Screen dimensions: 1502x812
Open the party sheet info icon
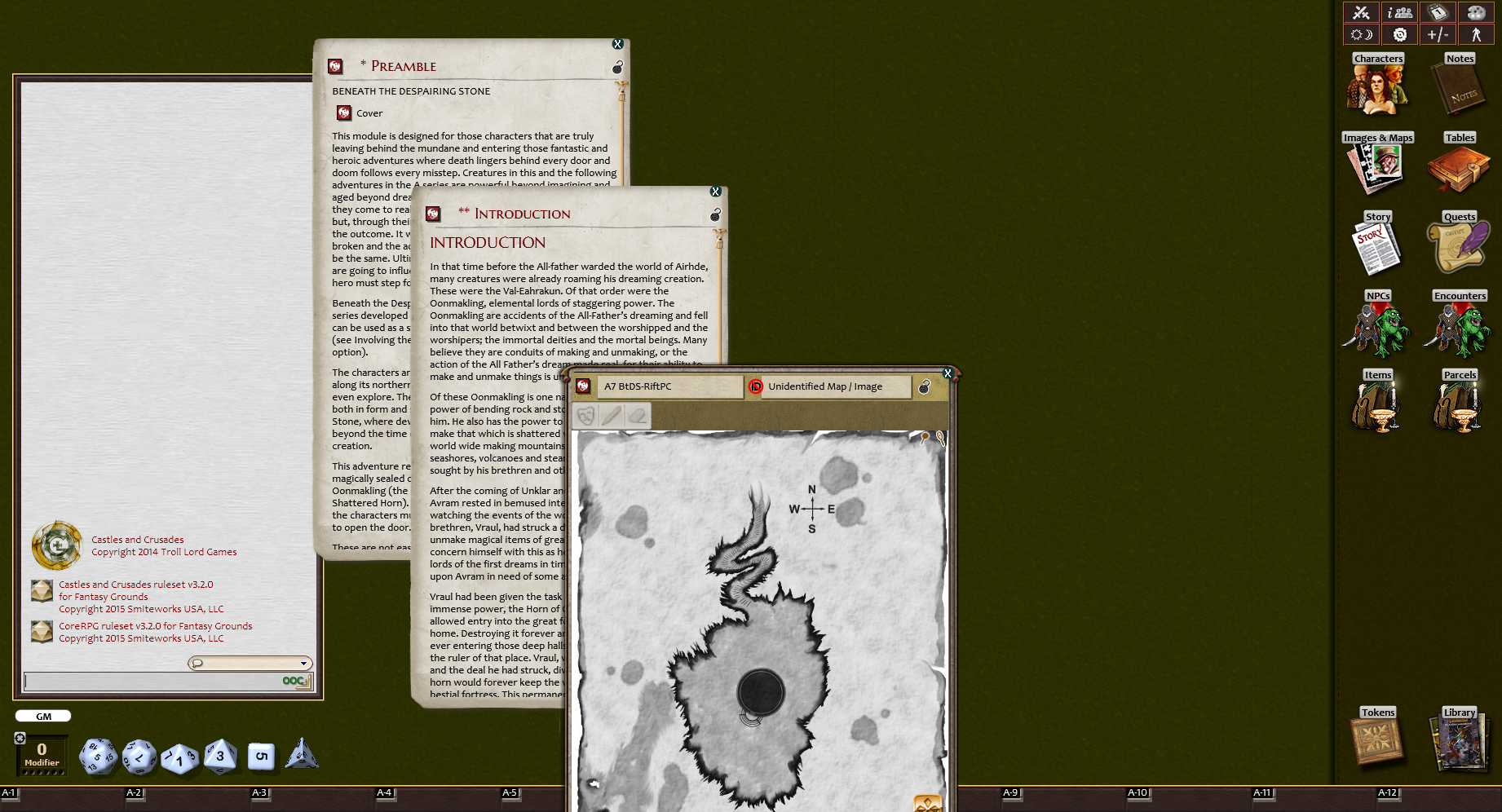click(1399, 12)
